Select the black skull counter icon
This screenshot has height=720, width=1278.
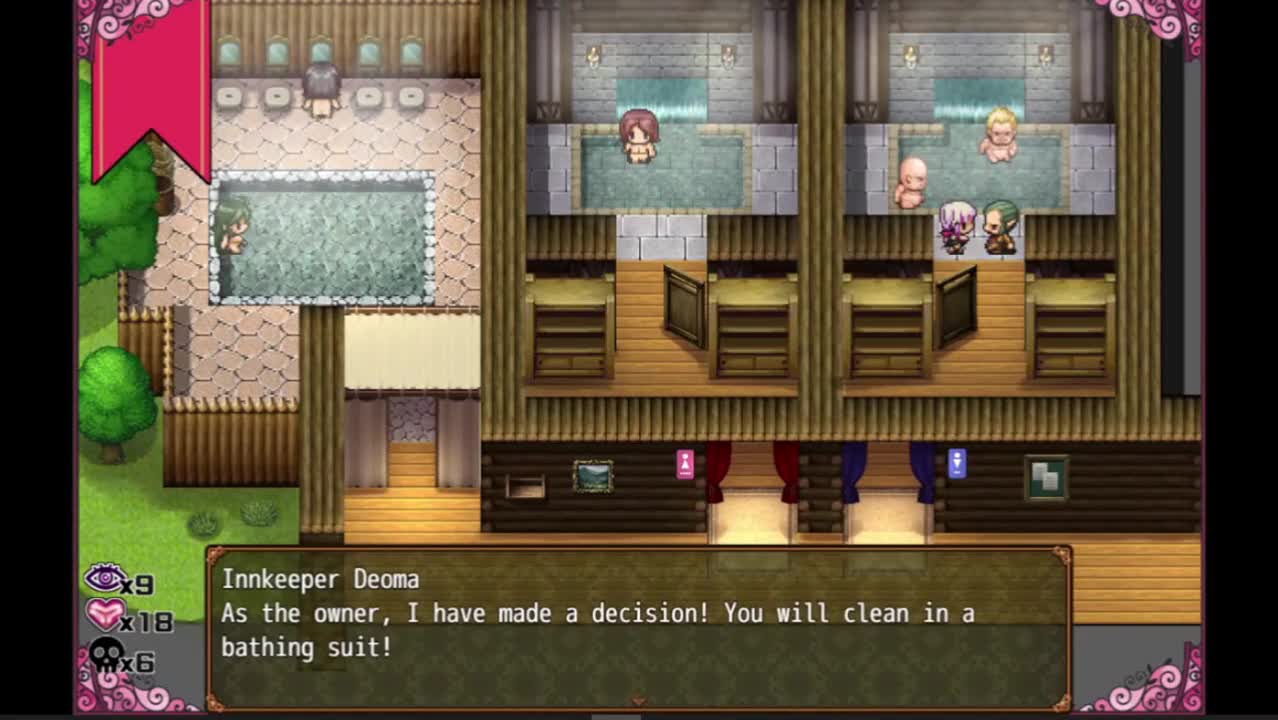click(106, 656)
